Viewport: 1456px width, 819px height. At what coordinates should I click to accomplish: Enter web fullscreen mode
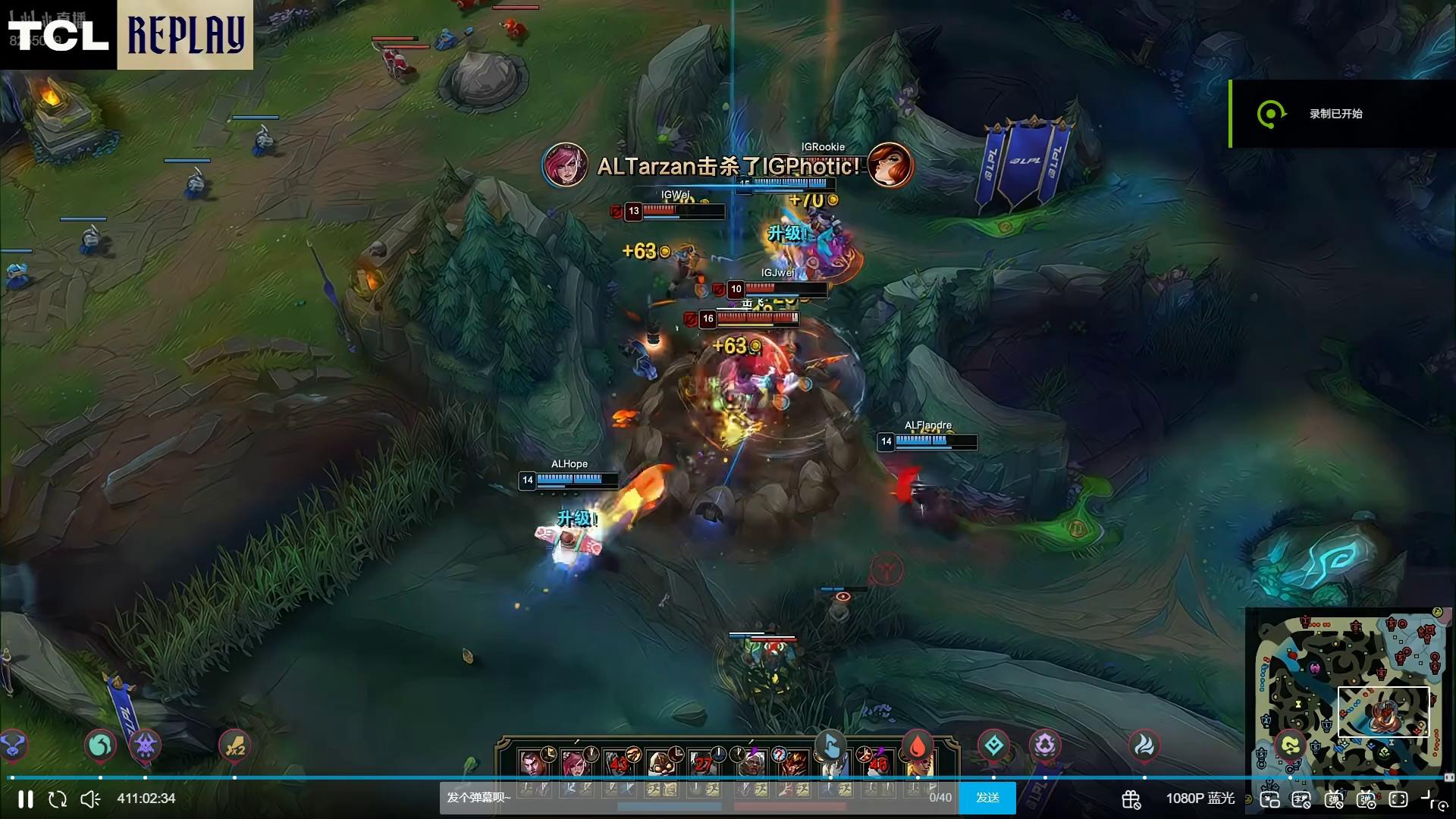(1398, 799)
